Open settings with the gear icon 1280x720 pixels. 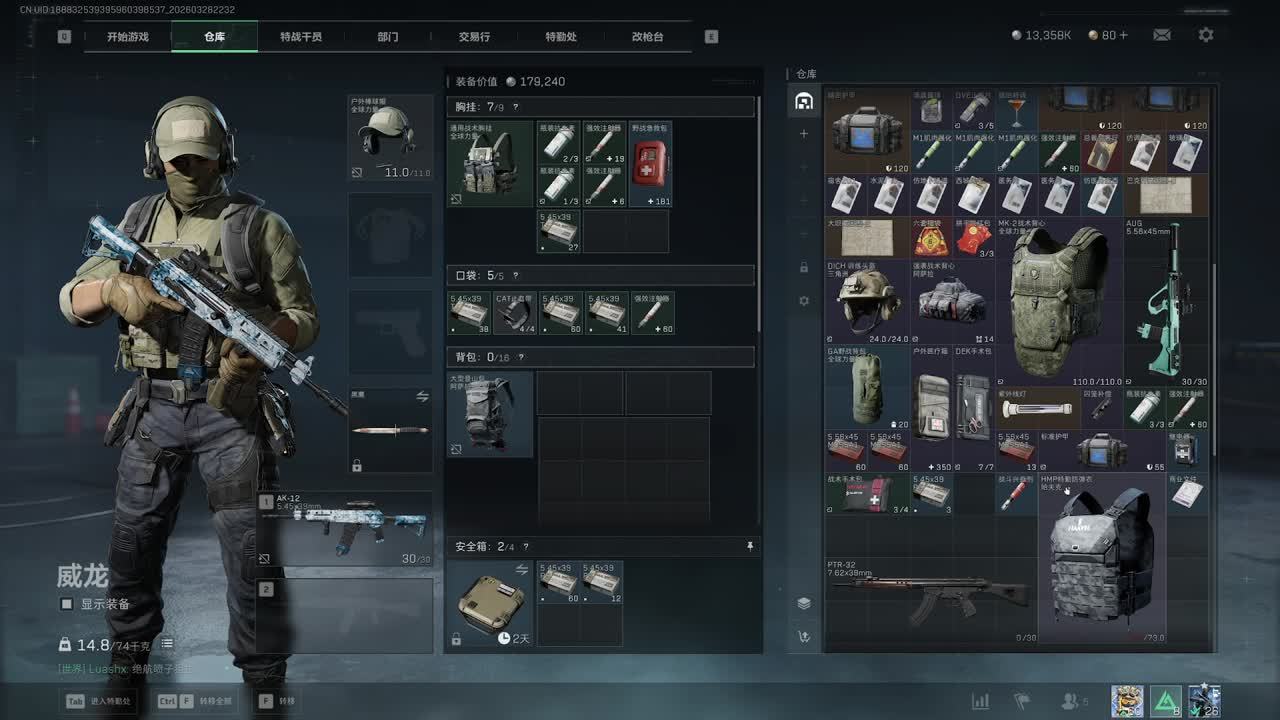click(1206, 35)
